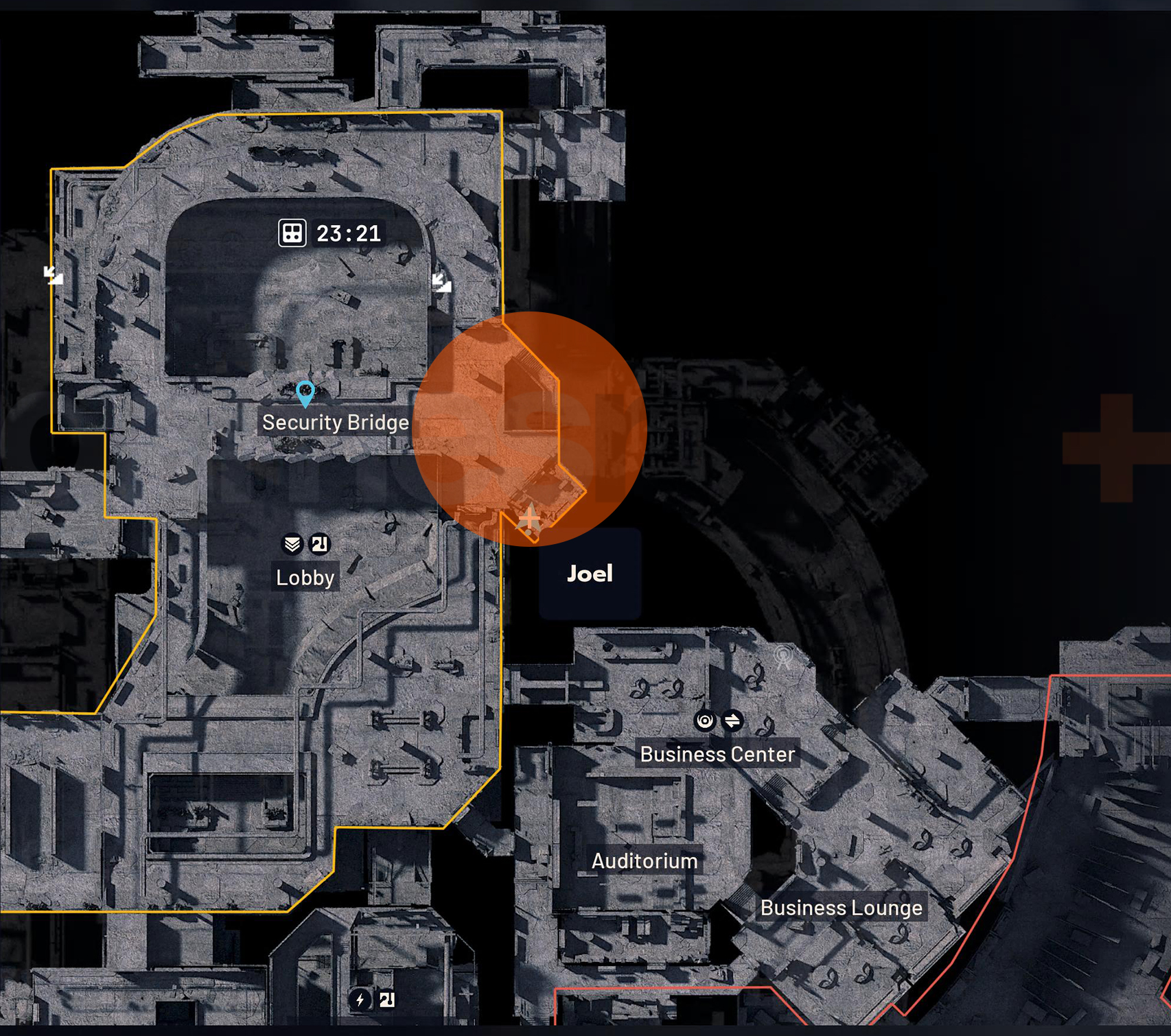Expand the Joel objective card
The image size is (1171, 1036).
[x=590, y=574]
